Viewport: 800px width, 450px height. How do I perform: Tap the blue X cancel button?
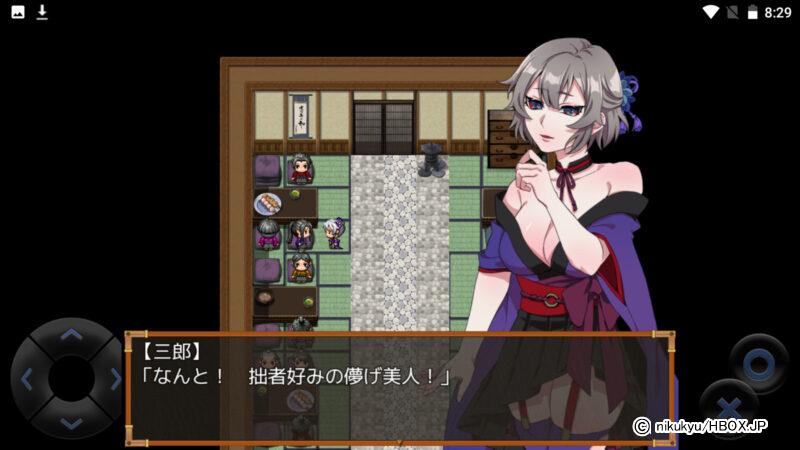(729, 408)
